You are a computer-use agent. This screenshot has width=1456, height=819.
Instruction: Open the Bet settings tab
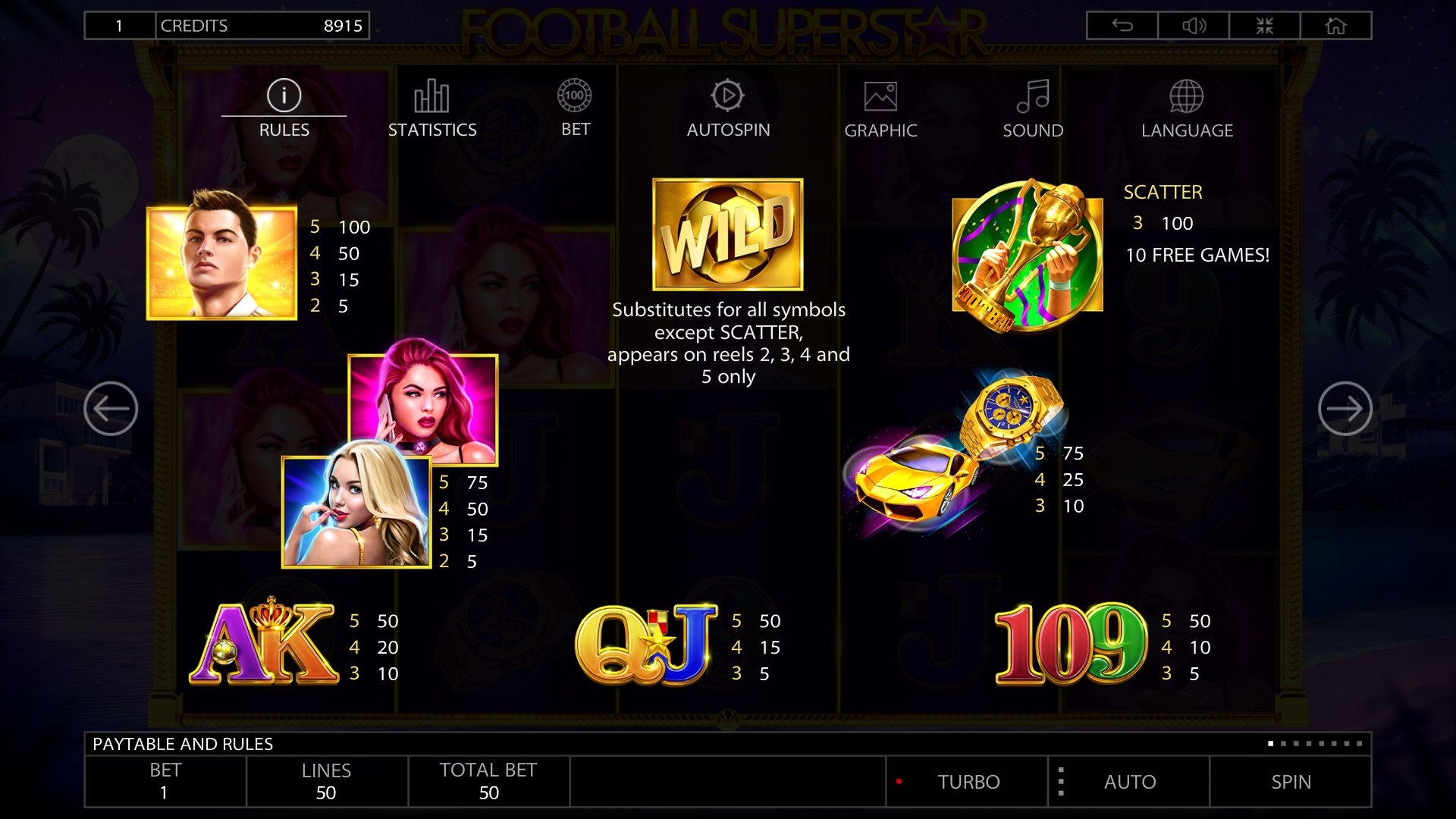(x=575, y=109)
